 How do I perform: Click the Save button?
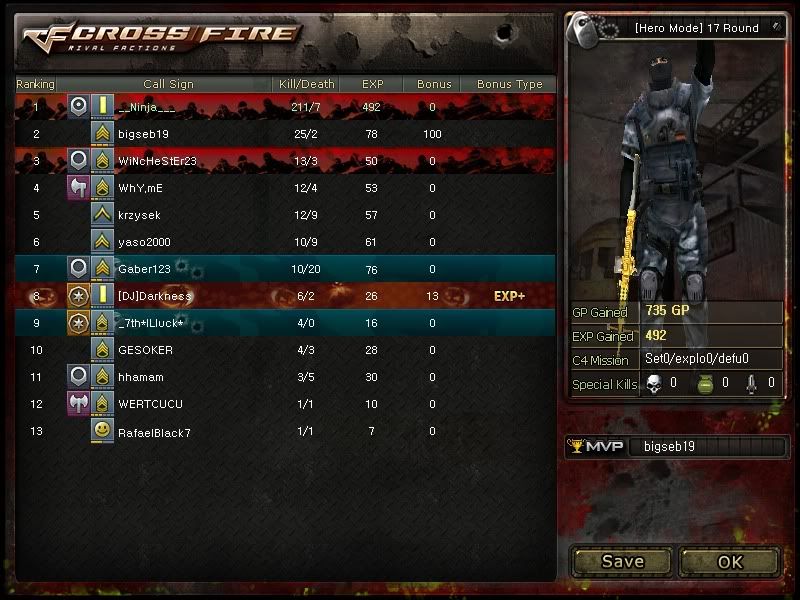click(622, 561)
